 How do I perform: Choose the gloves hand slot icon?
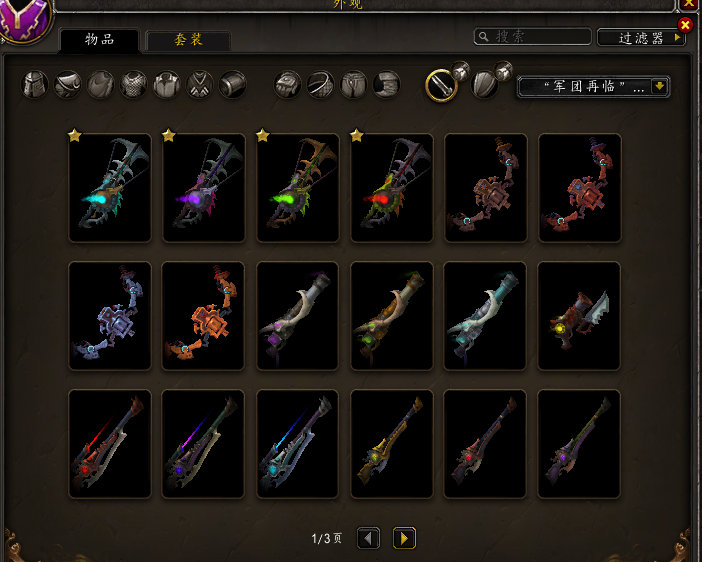point(288,84)
